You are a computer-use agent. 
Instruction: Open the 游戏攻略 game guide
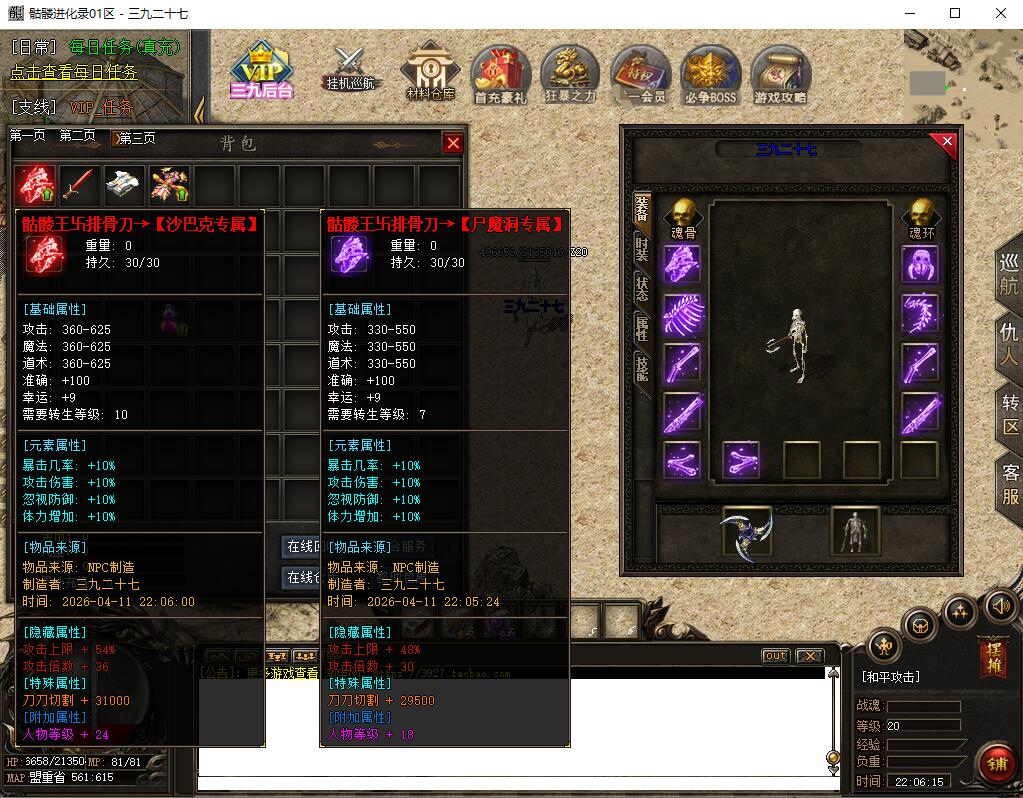[x=781, y=75]
